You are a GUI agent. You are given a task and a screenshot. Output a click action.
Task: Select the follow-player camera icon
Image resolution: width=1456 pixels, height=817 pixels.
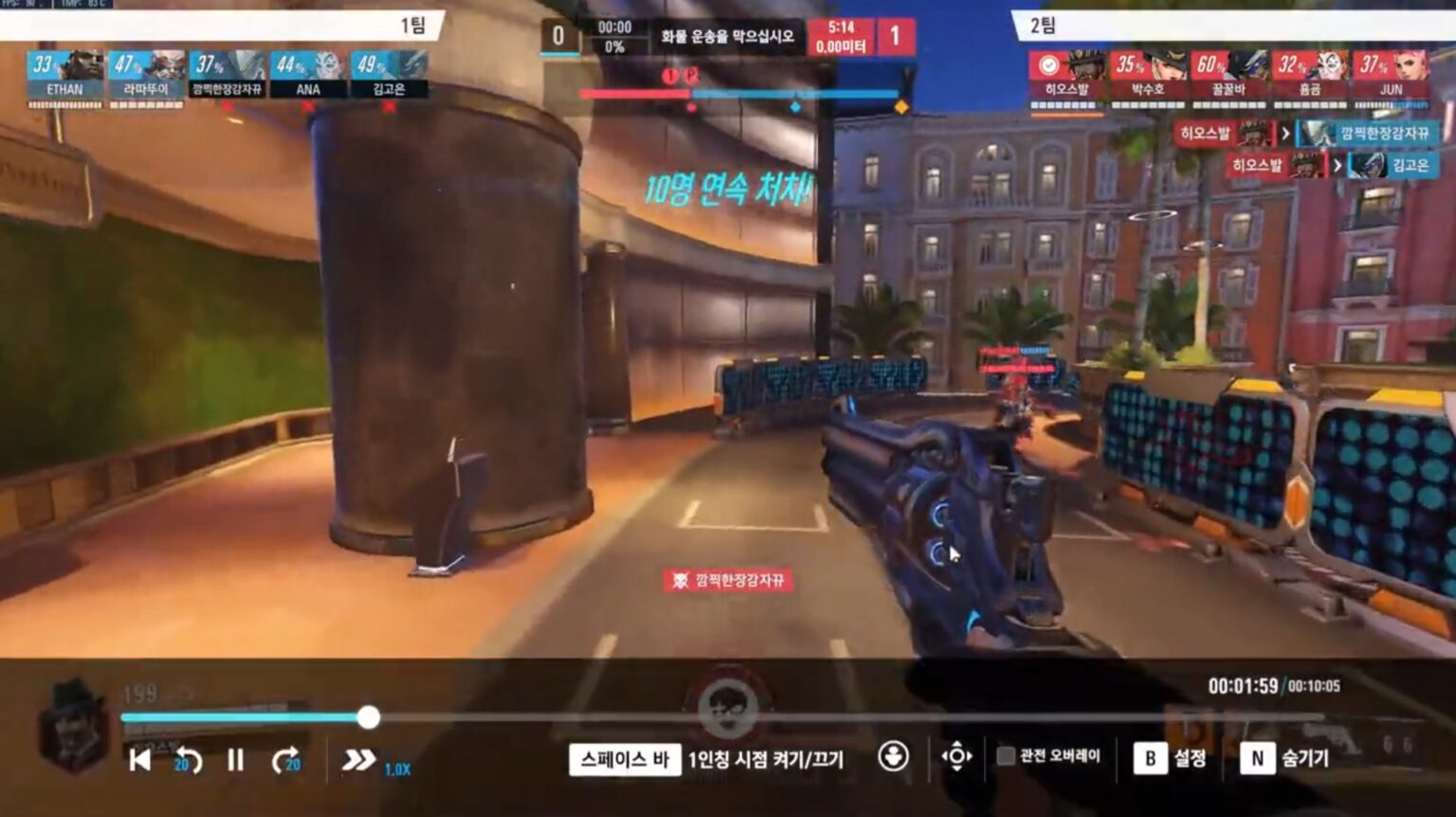coord(890,757)
